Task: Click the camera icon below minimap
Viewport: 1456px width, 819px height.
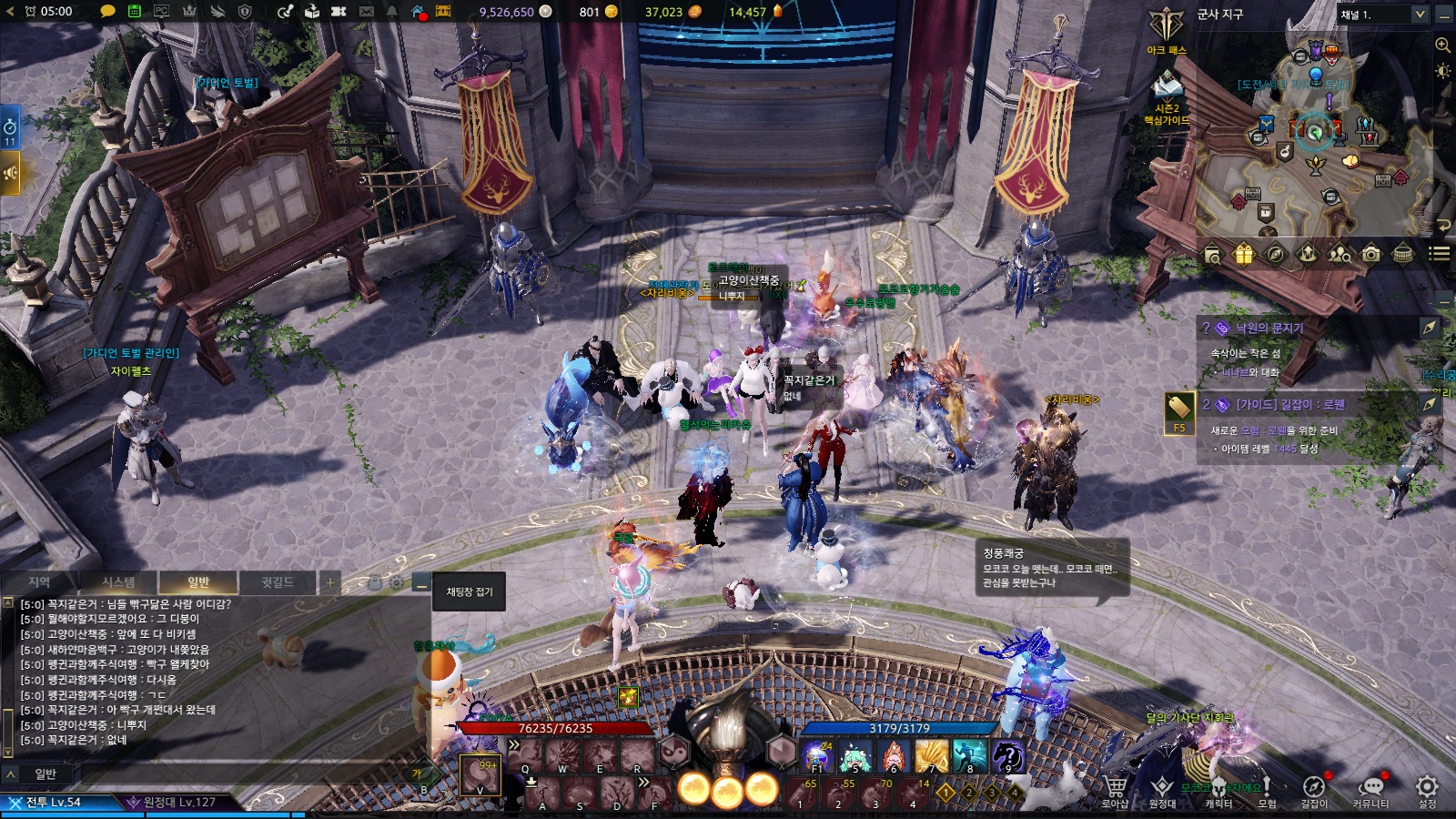Action: coord(1370,255)
